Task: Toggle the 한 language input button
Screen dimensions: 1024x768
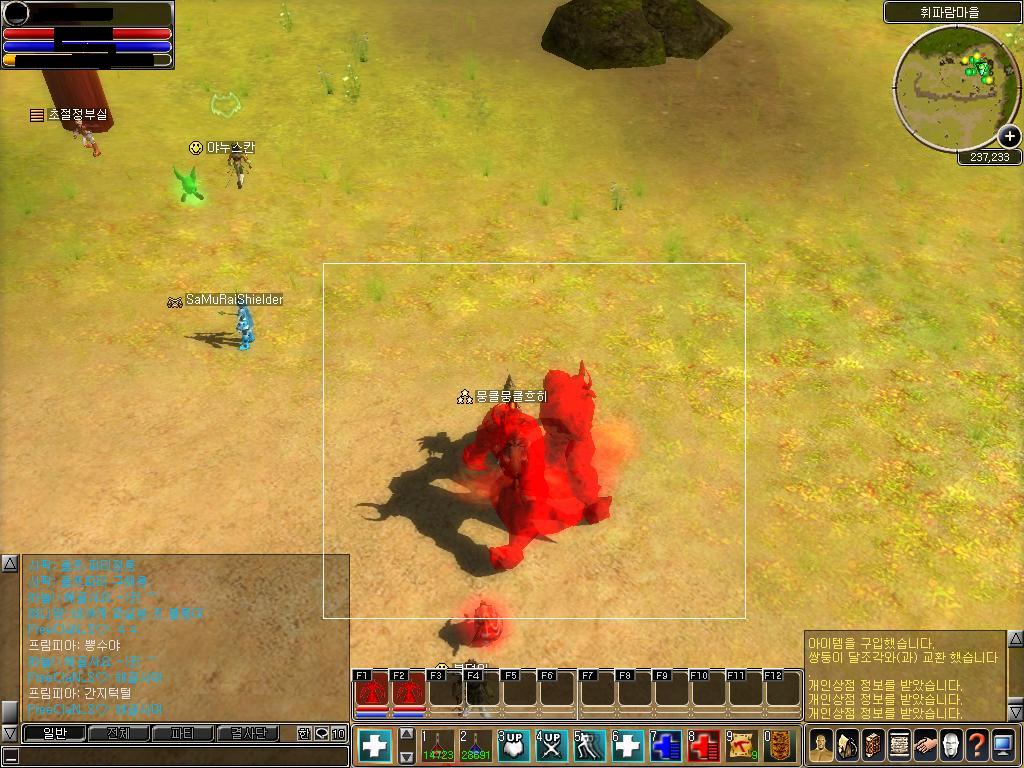Action: pos(304,734)
